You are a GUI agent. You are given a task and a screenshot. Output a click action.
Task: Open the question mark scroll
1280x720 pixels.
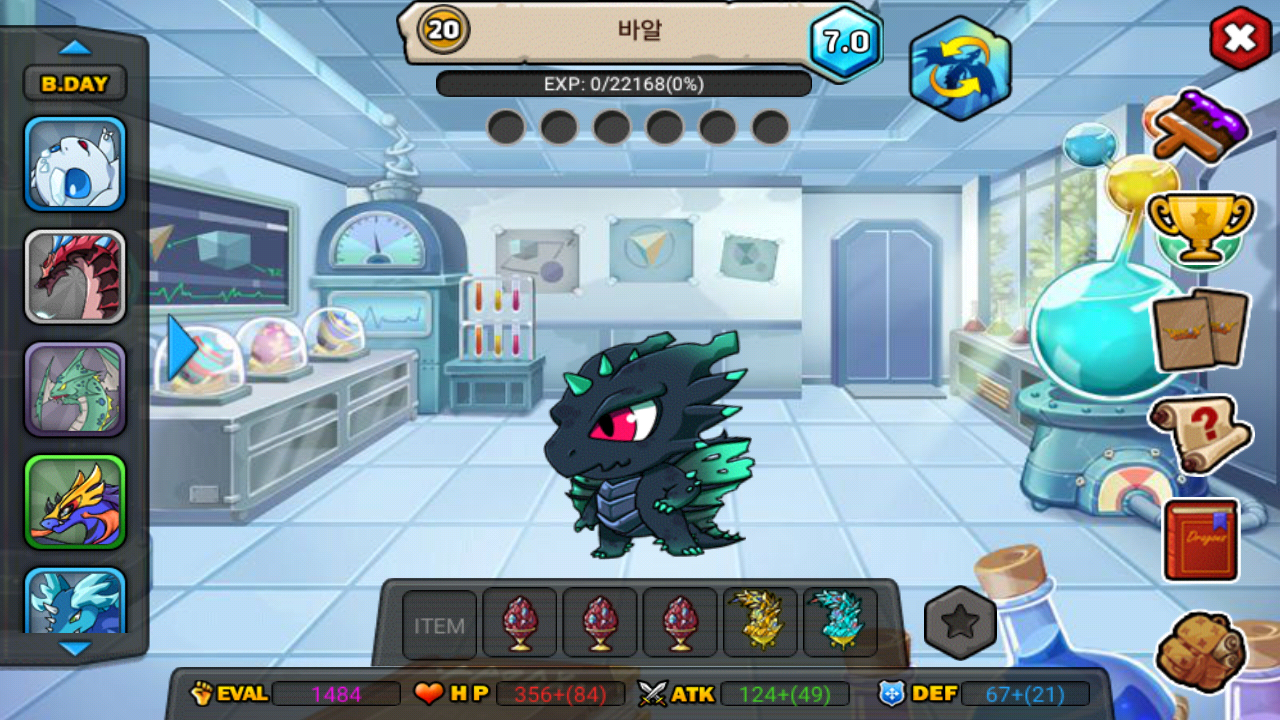click(x=1200, y=434)
